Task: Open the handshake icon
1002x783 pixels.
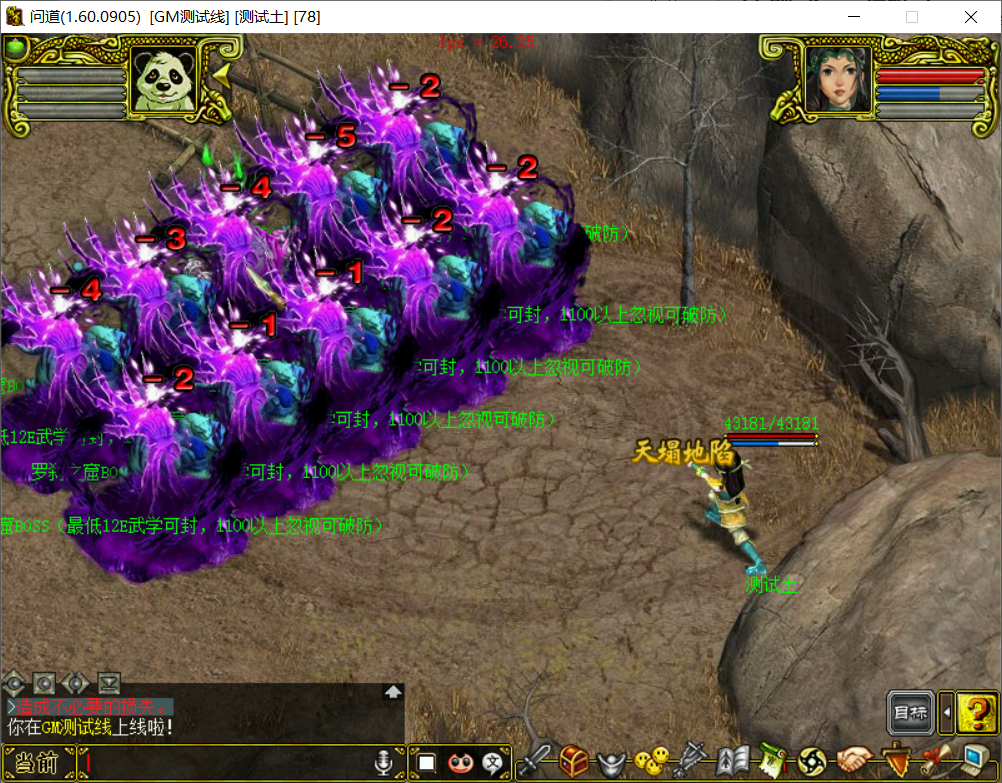Action: pos(854,762)
